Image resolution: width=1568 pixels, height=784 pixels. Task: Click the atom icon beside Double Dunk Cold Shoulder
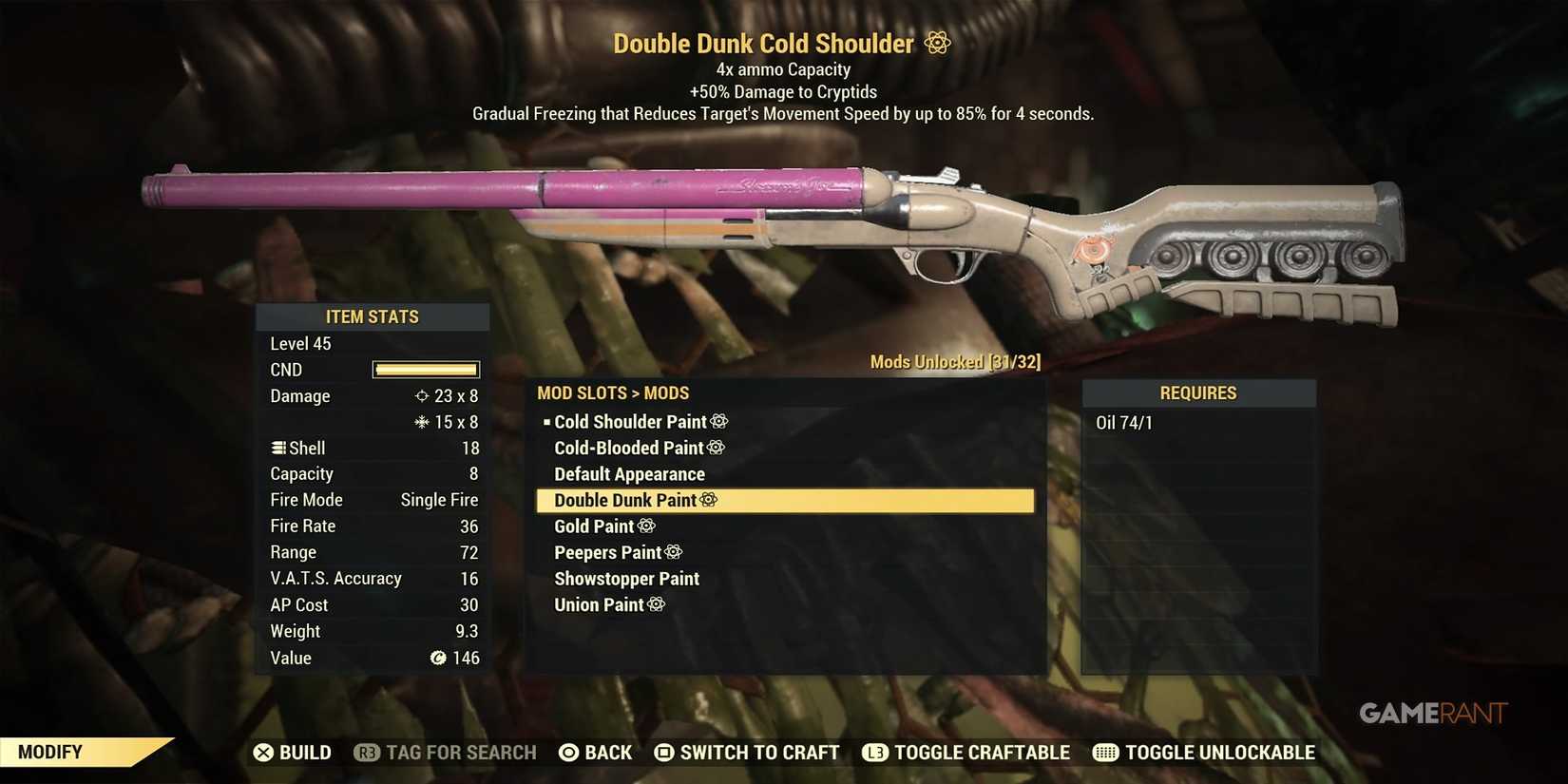click(936, 43)
